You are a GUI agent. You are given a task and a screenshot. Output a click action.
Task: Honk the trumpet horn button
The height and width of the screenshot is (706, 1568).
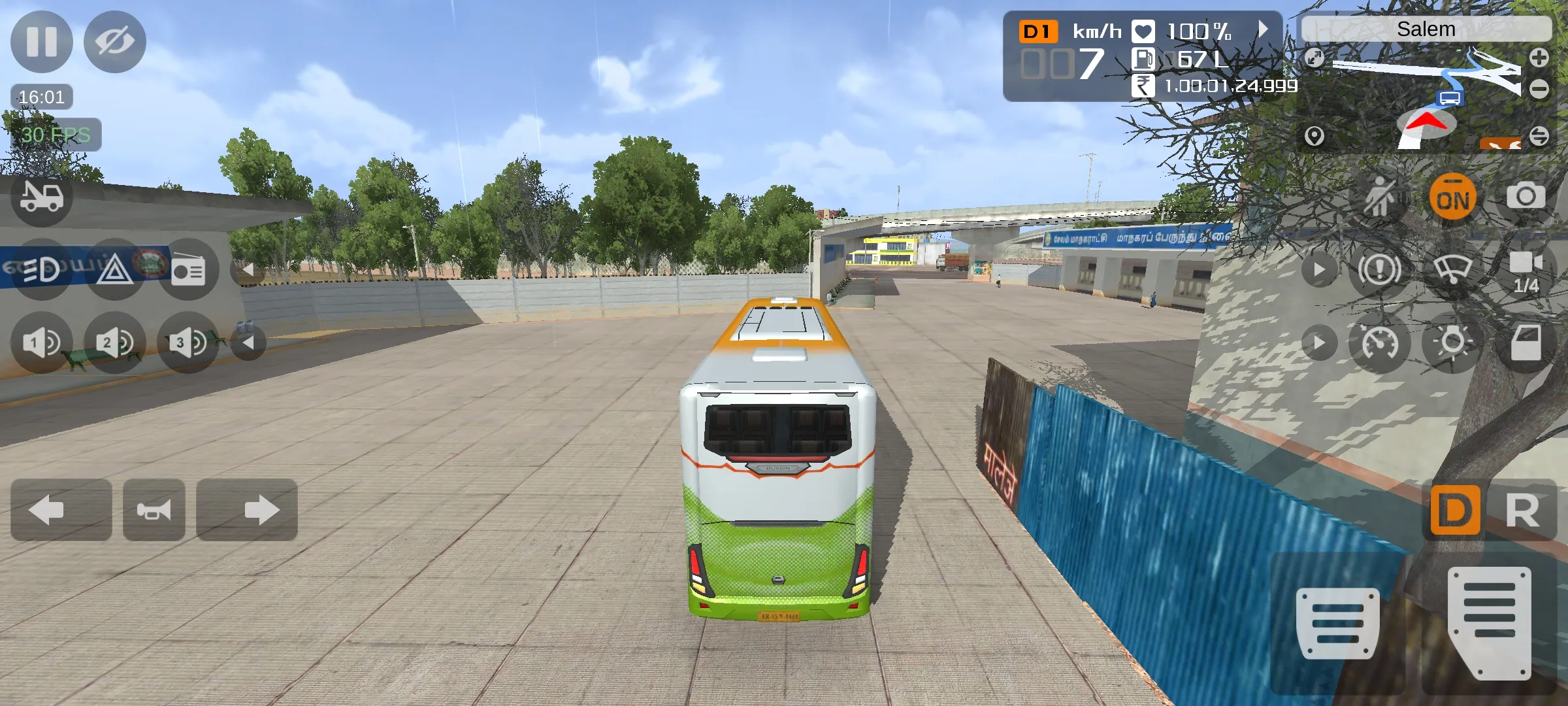[x=154, y=510]
